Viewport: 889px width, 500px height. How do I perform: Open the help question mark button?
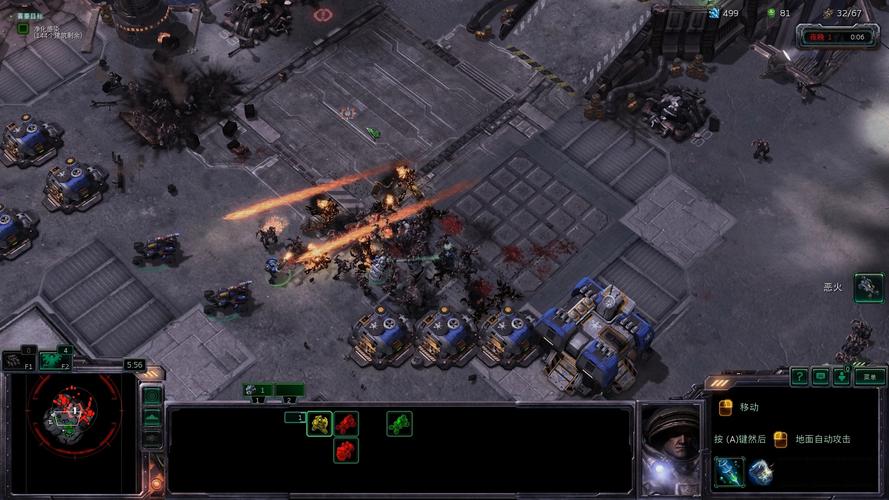pyautogui.click(x=799, y=377)
